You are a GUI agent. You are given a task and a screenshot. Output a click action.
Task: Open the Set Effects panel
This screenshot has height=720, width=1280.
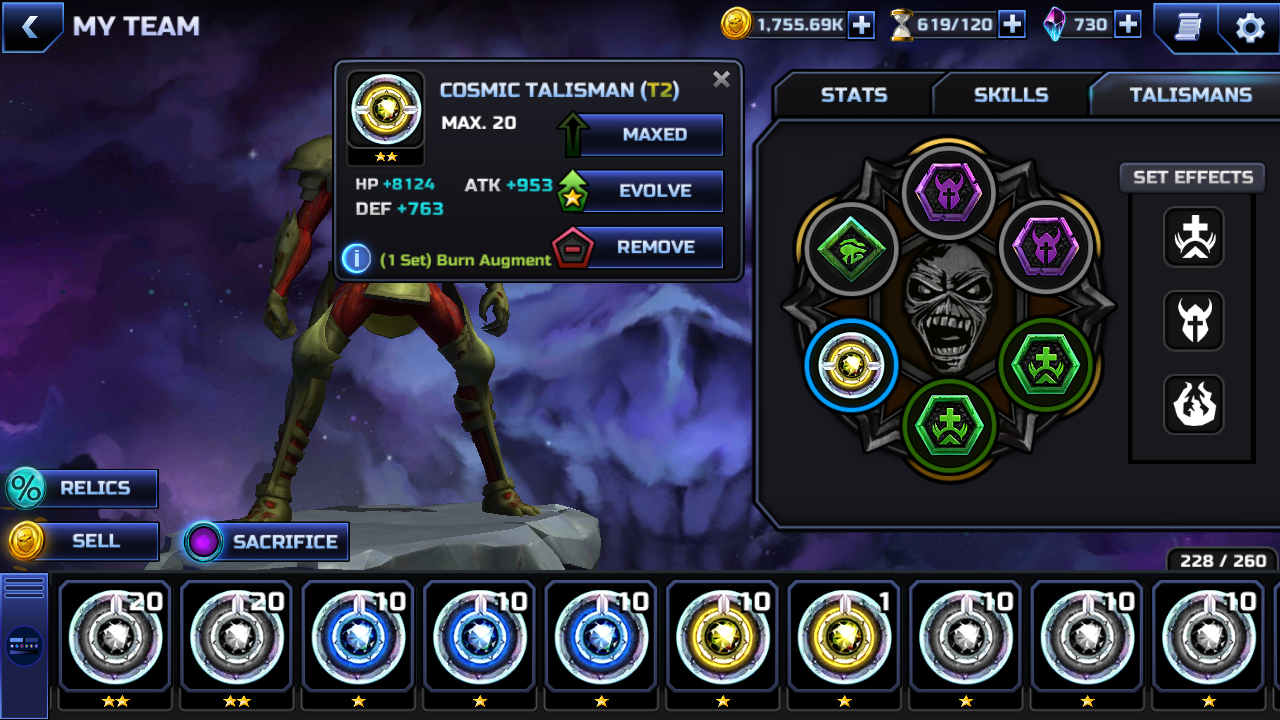coord(1192,177)
